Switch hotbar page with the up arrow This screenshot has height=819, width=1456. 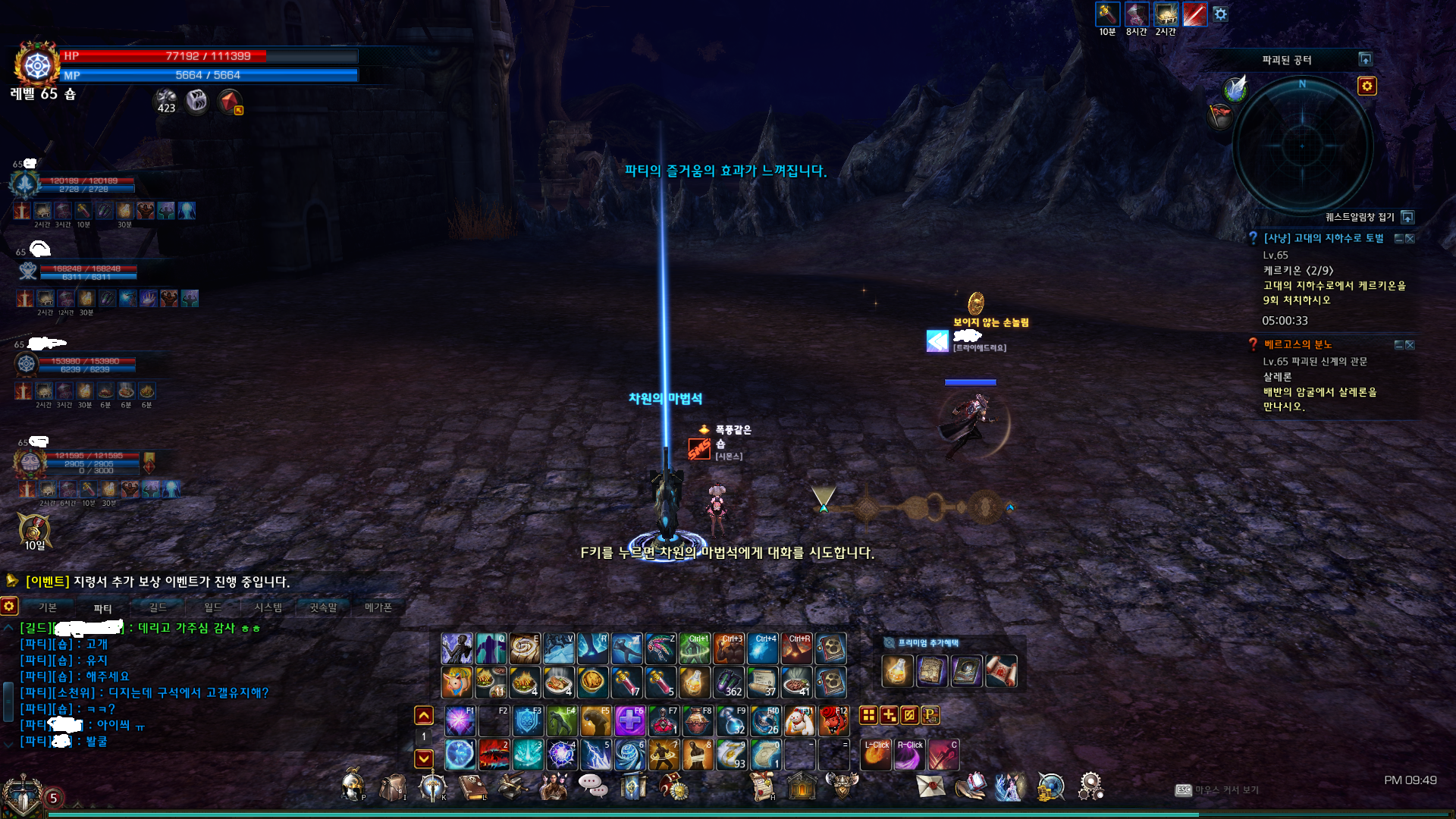pyautogui.click(x=424, y=715)
